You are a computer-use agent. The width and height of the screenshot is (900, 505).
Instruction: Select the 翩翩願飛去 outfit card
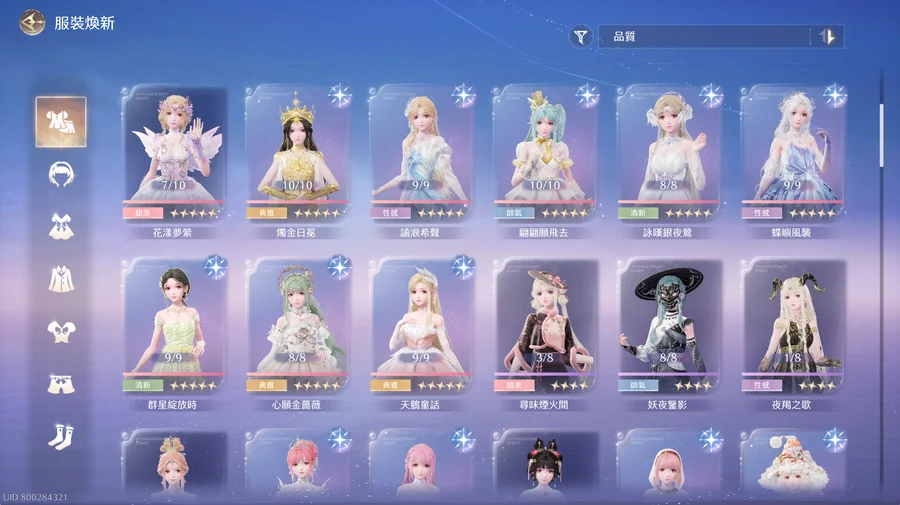[545, 153]
